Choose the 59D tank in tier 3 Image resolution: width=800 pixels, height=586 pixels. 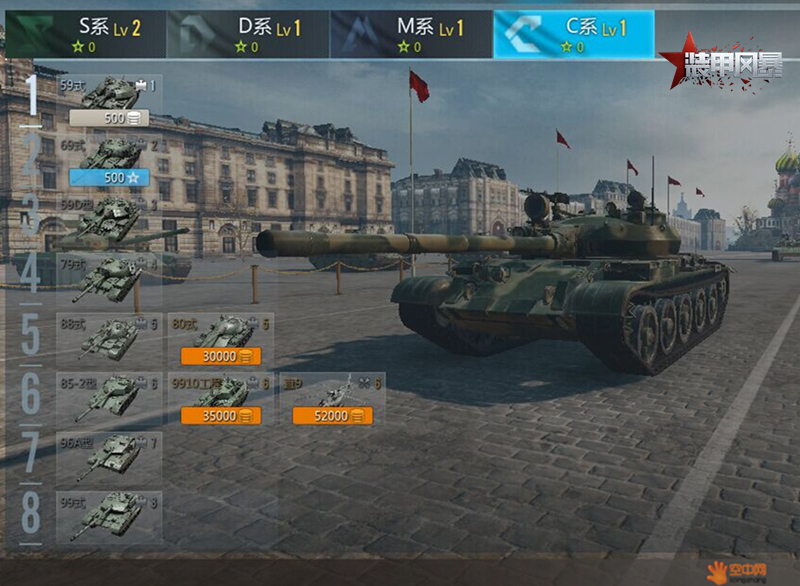(109, 218)
